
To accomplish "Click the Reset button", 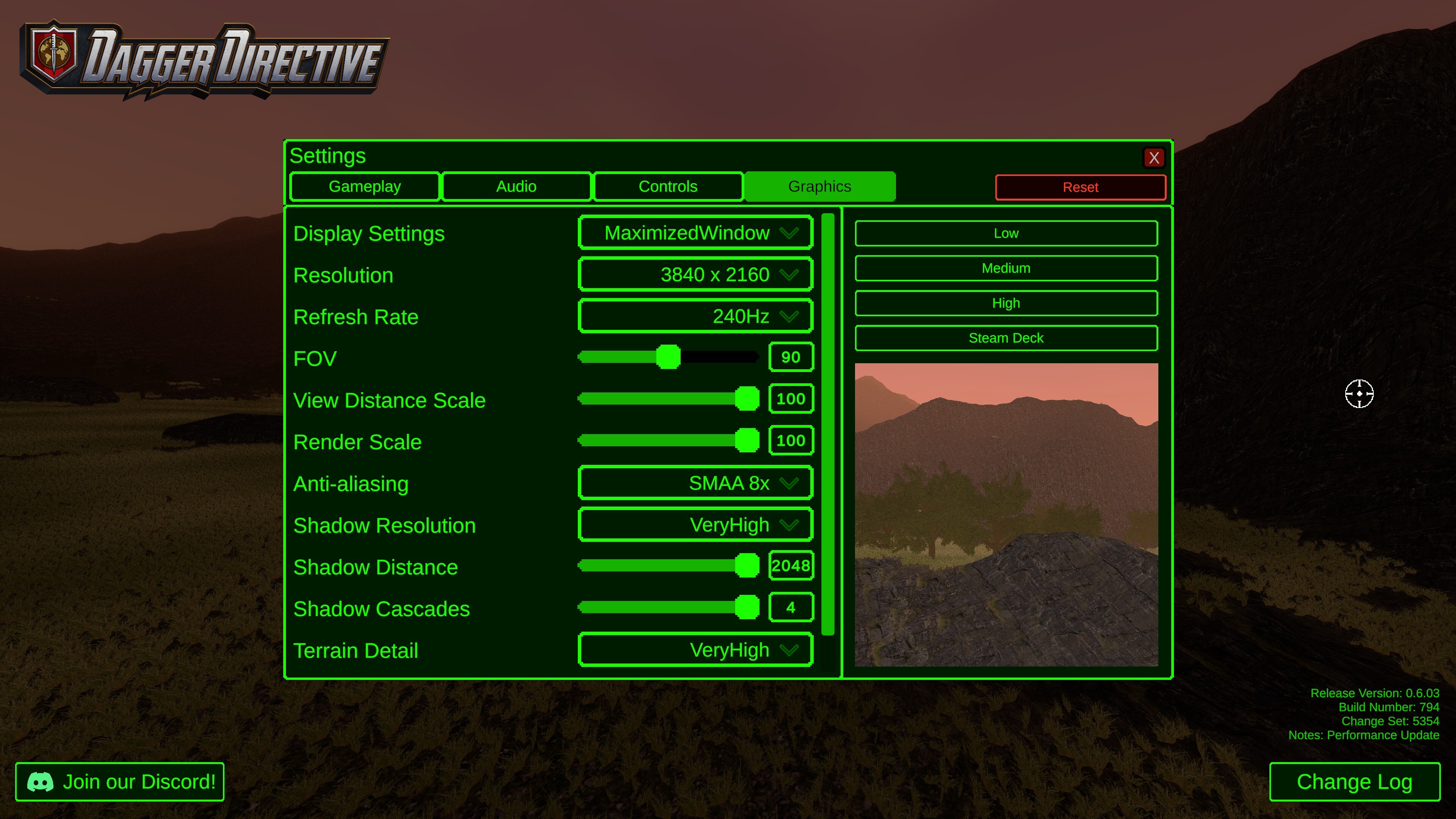I will tap(1080, 187).
